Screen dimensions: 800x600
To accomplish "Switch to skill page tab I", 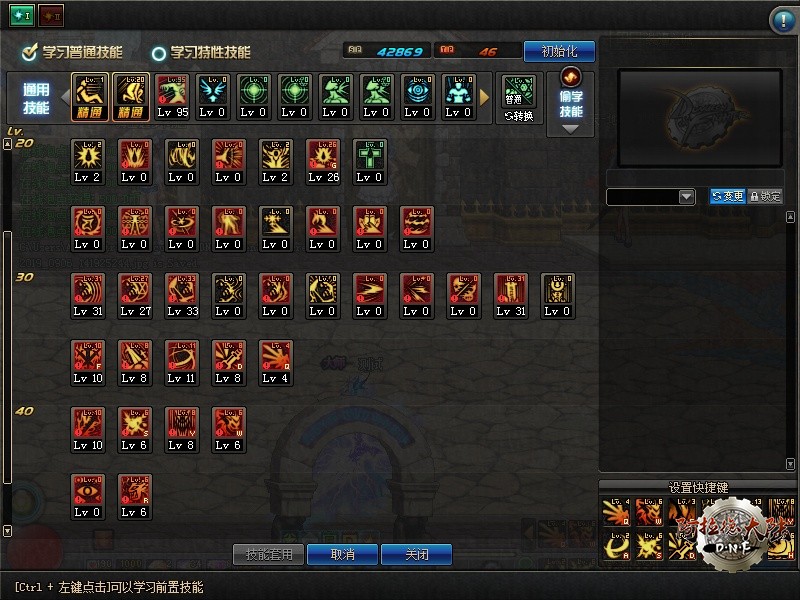I will point(22,16).
